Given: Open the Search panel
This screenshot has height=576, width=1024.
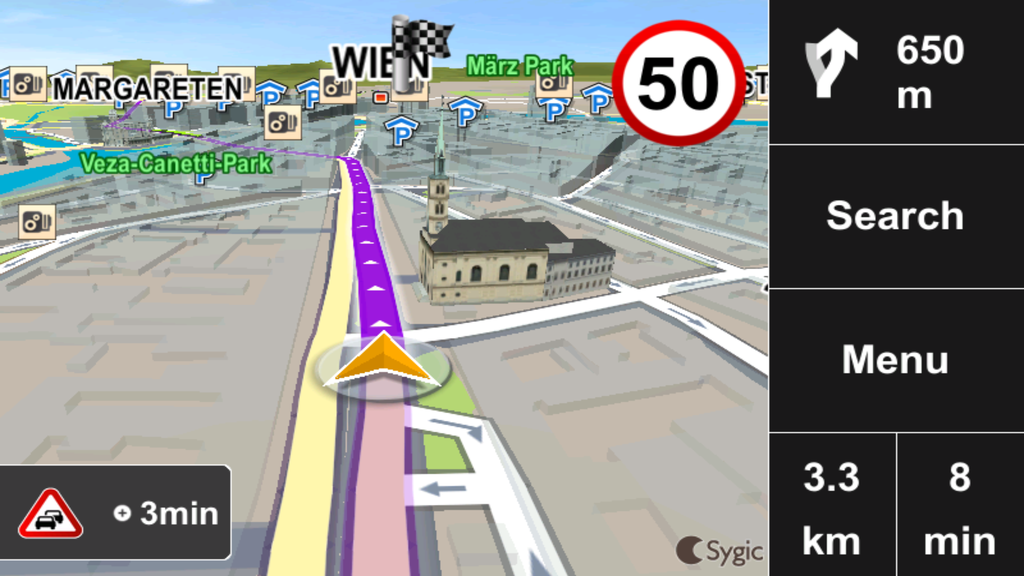Looking at the screenshot, I should (x=895, y=216).
